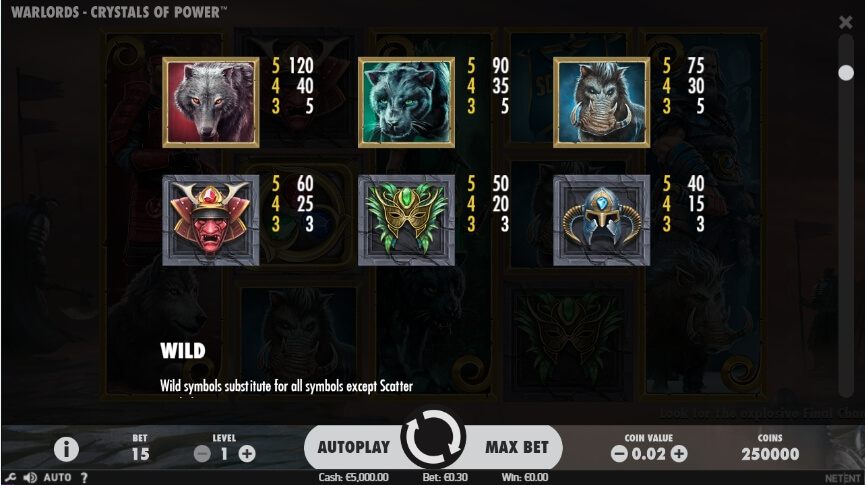Raise the coin value

click(679, 454)
